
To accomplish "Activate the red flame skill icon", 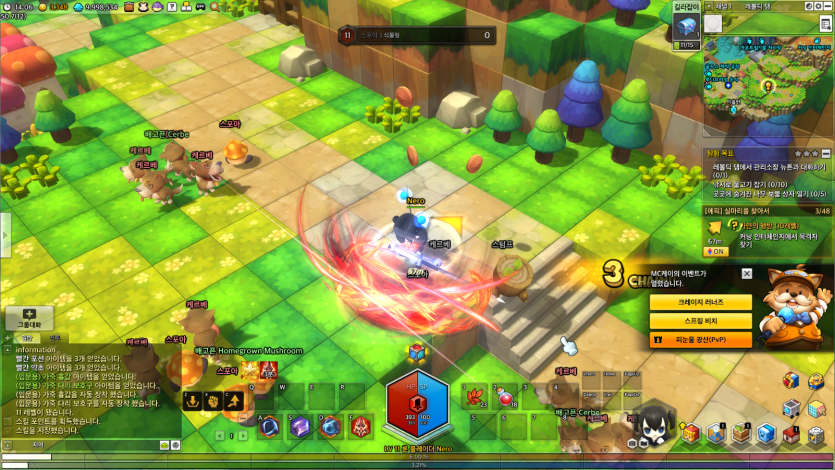I will (x=360, y=428).
